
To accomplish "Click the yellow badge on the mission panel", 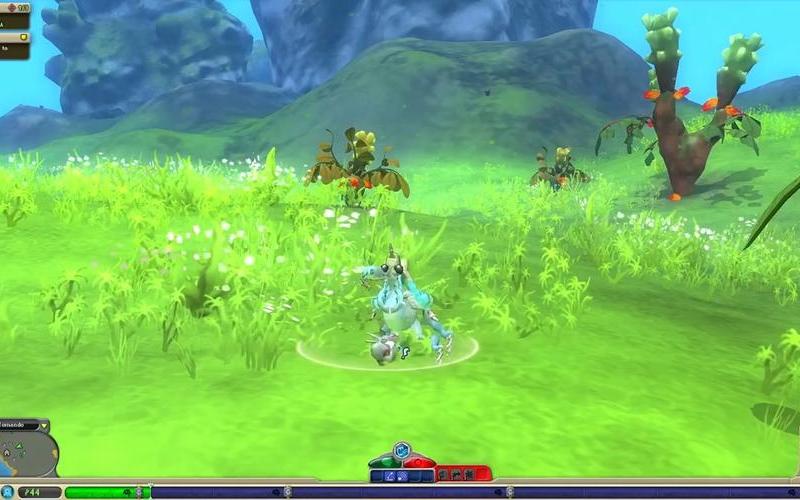I will click(x=24, y=39).
